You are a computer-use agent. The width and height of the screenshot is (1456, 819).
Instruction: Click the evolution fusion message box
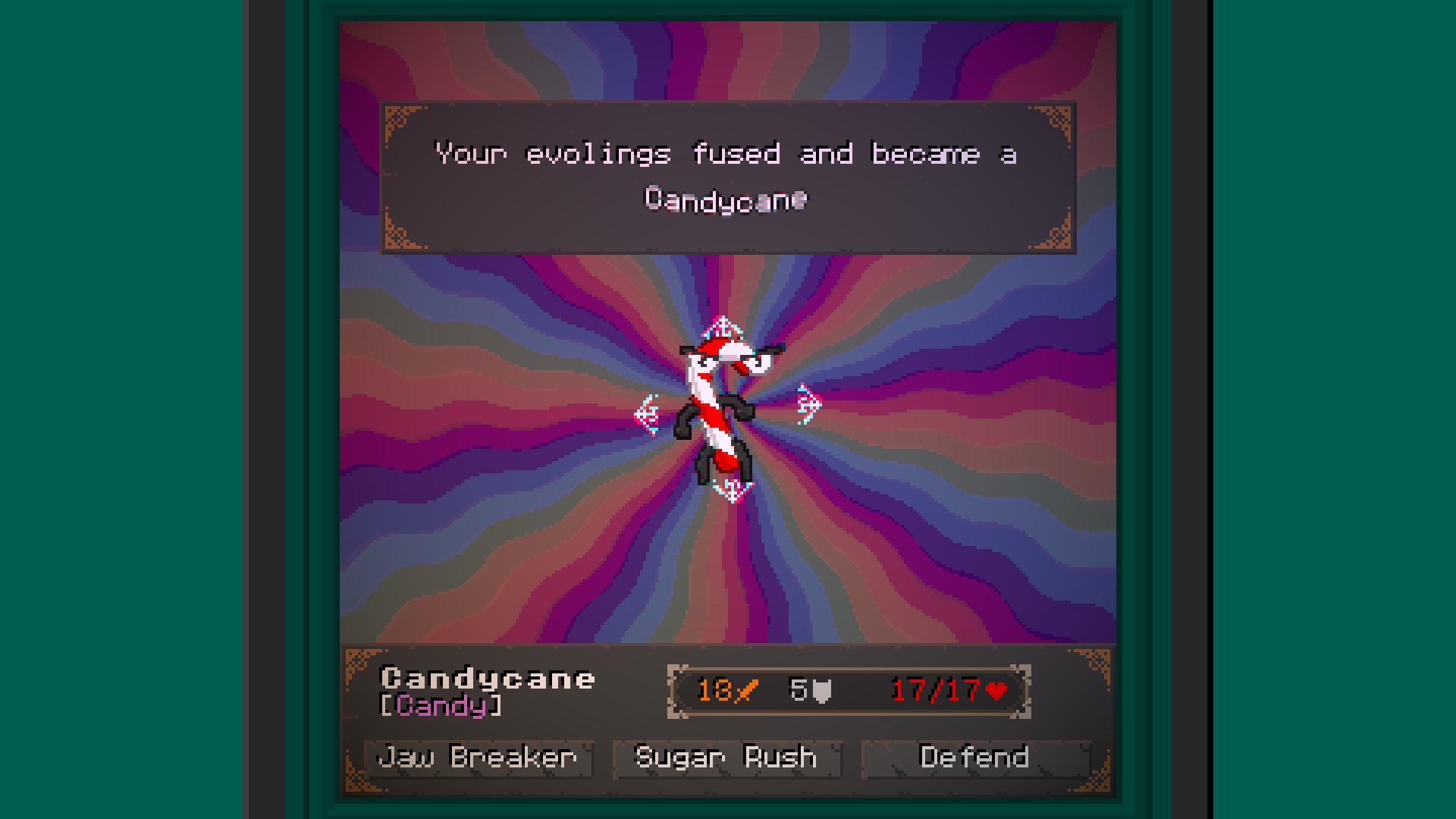point(726,177)
